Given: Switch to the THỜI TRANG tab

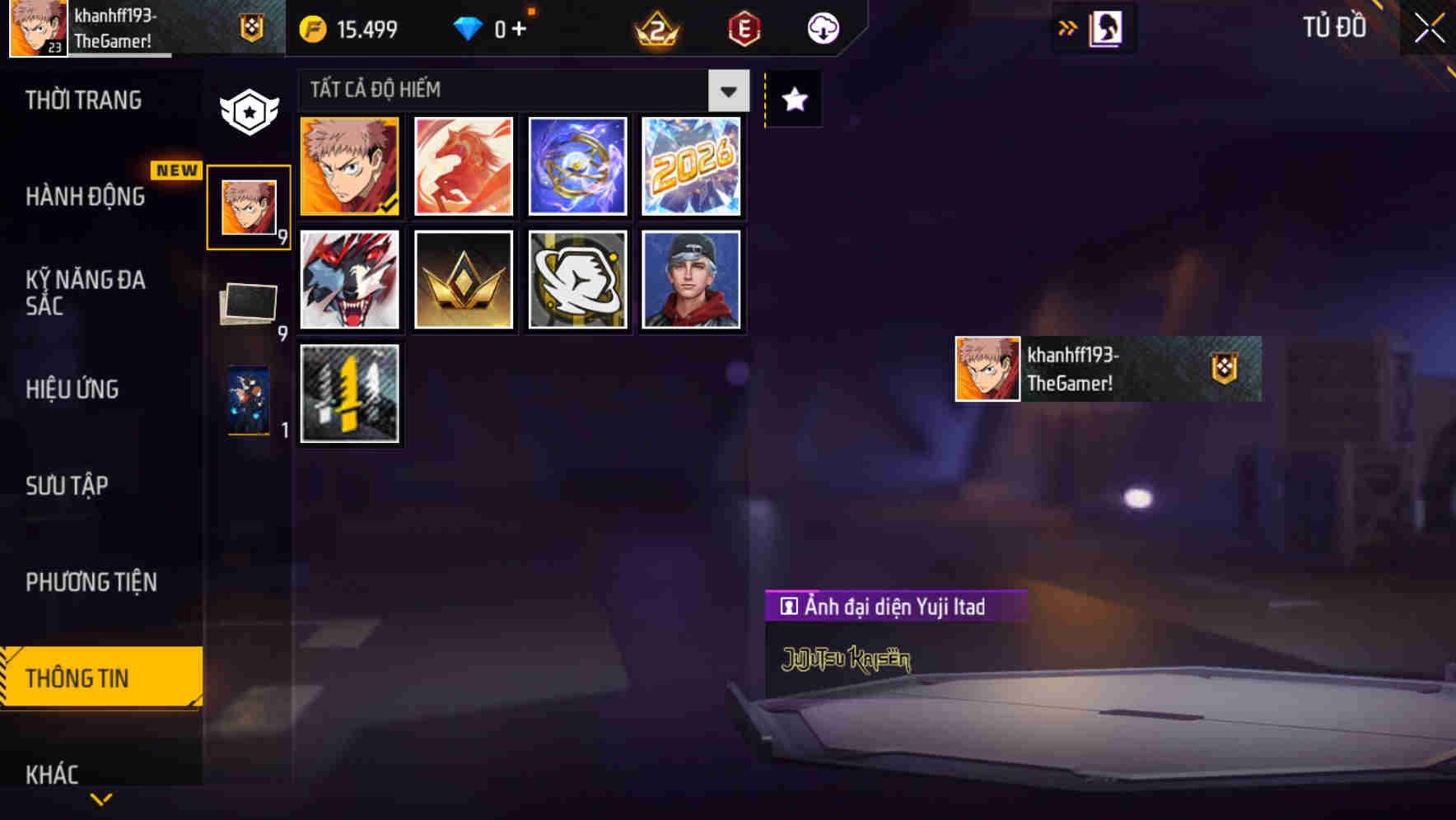Looking at the screenshot, I should pos(82,100).
